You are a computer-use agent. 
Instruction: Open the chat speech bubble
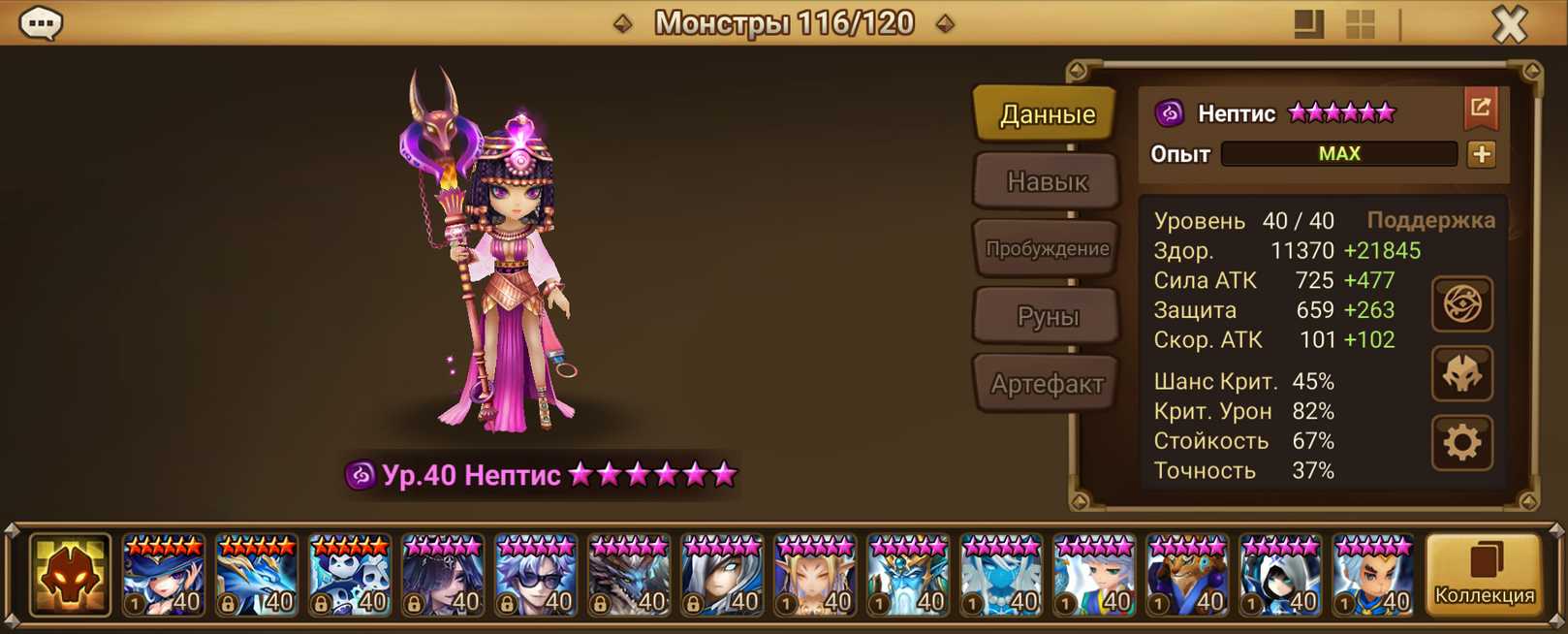tap(41, 23)
